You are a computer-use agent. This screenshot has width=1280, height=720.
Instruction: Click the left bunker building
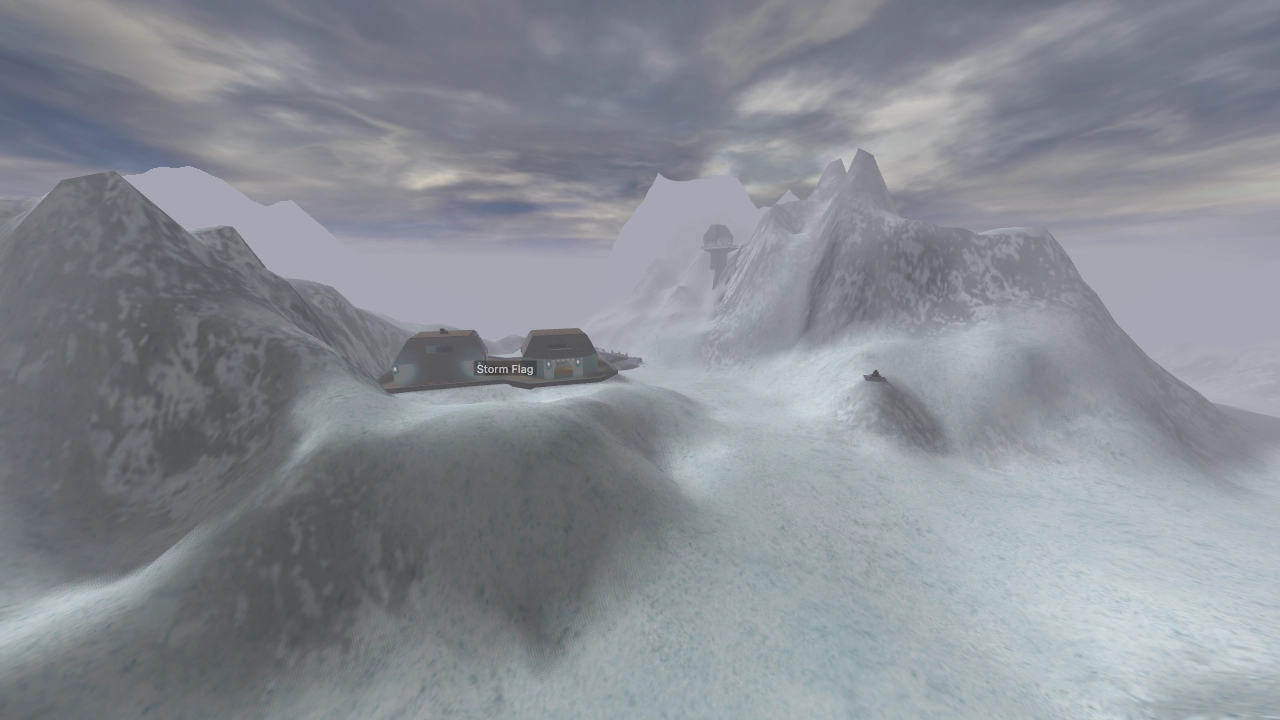coord(435,354)
